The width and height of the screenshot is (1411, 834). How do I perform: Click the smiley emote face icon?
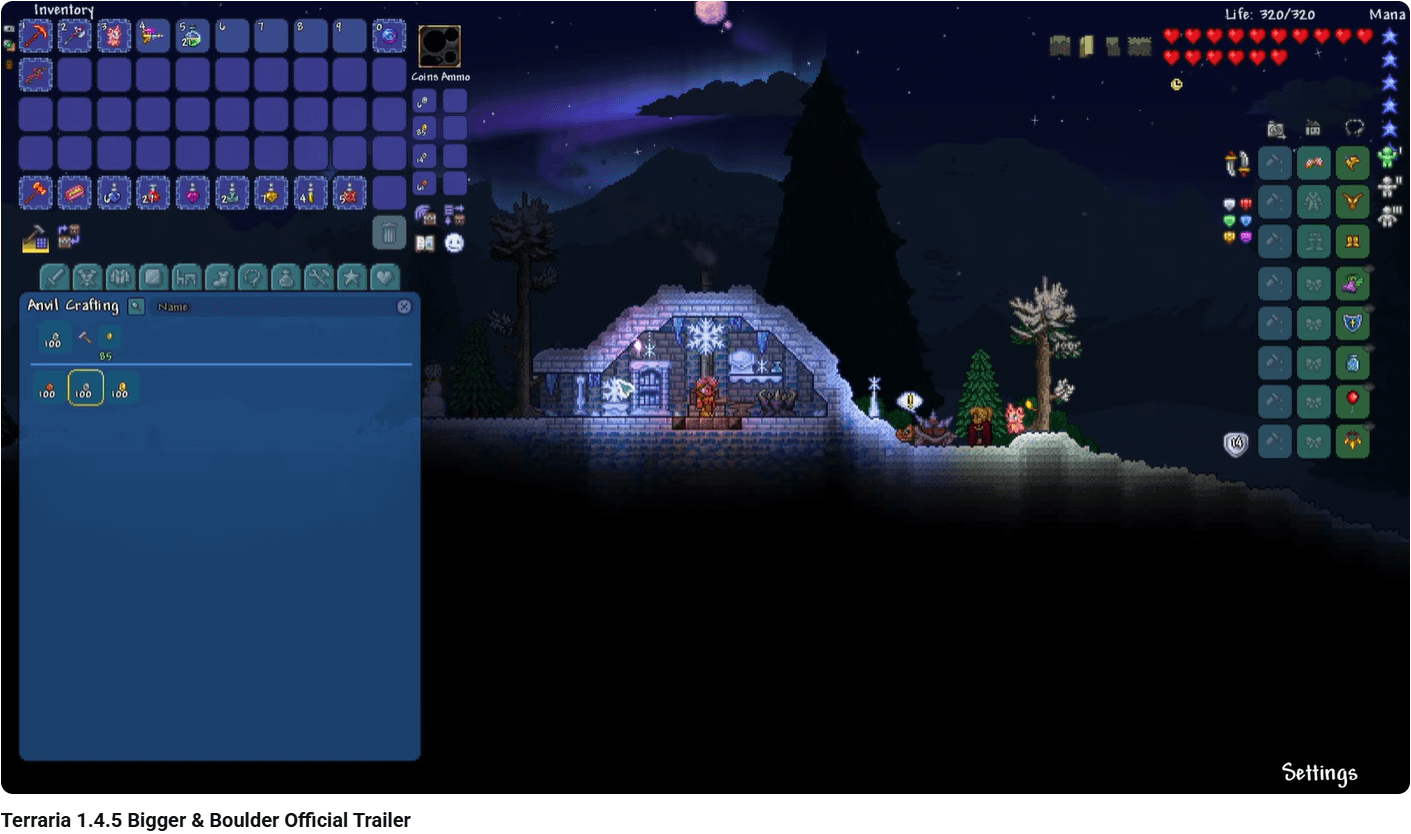pyautogui.click(x=454, y=242)
